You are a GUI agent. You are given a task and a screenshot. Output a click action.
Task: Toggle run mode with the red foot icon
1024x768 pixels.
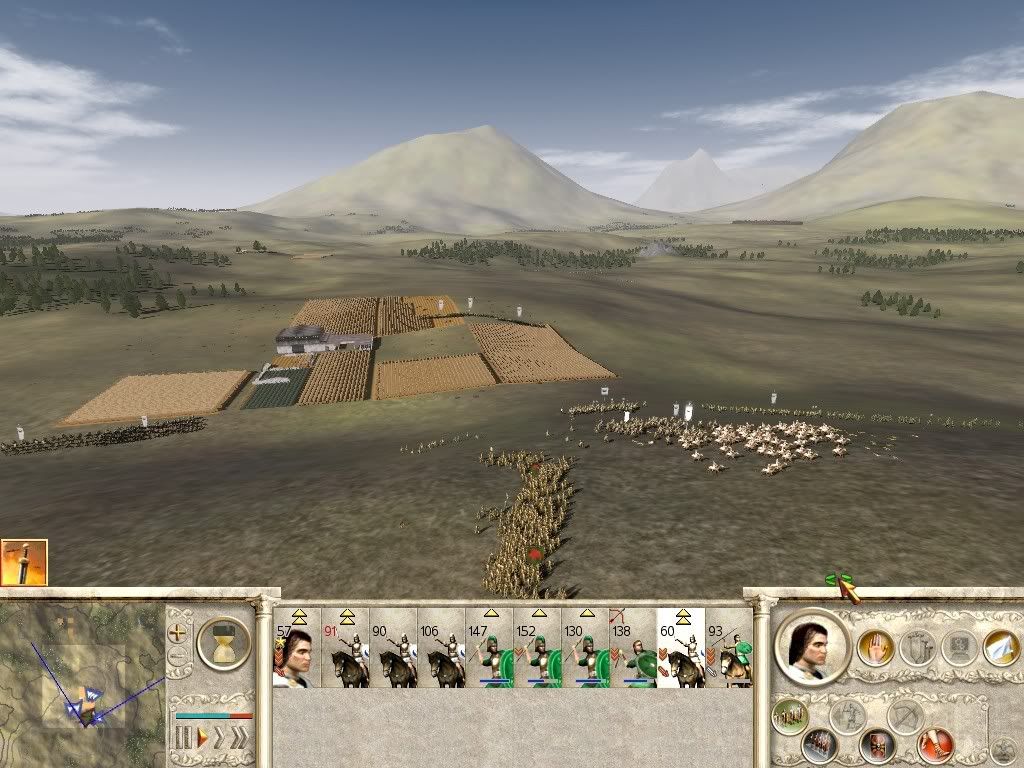[937, 743]
